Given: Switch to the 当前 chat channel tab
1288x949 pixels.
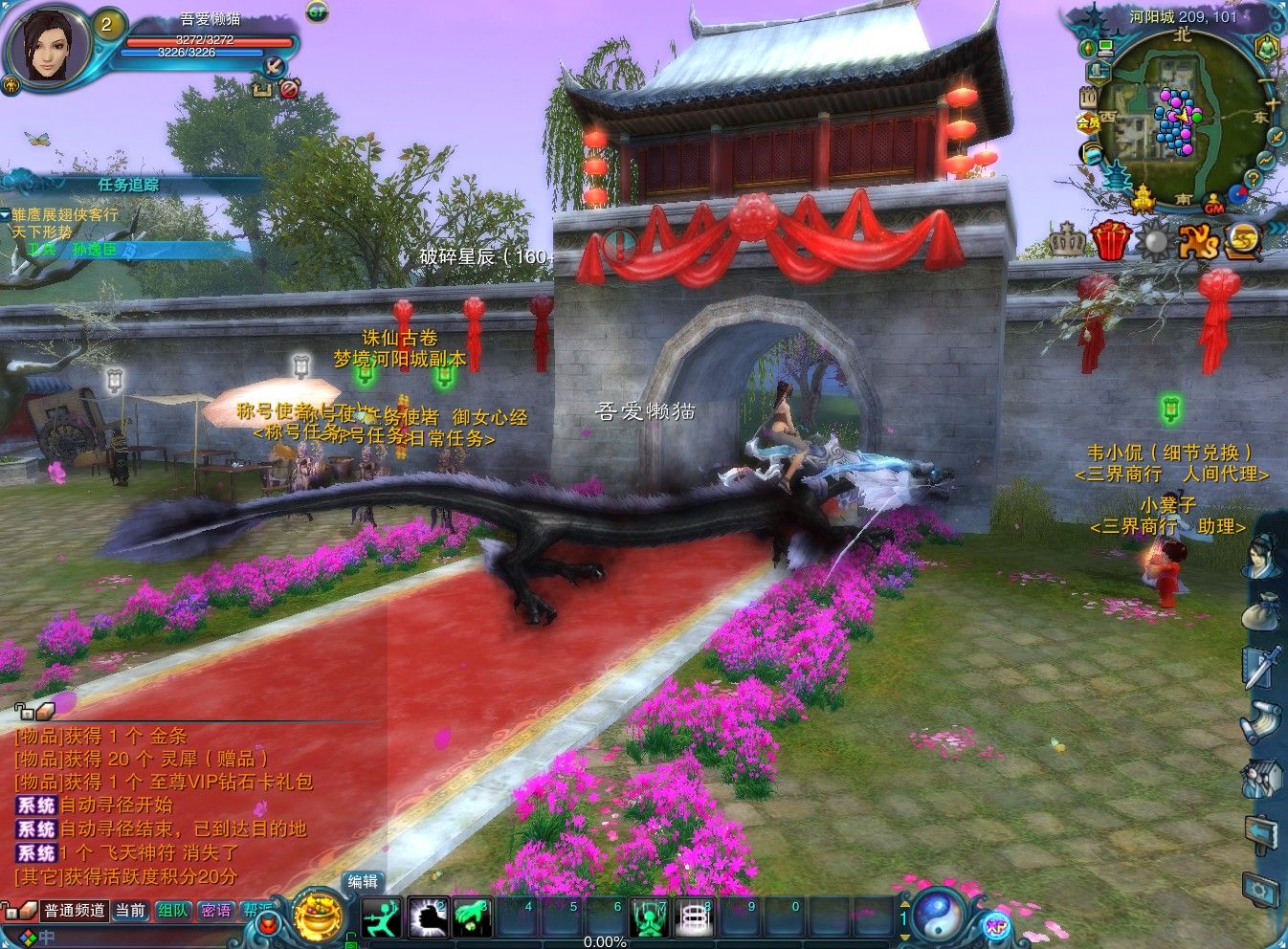Looking at the screenshot, I should (x=130, y=911).
